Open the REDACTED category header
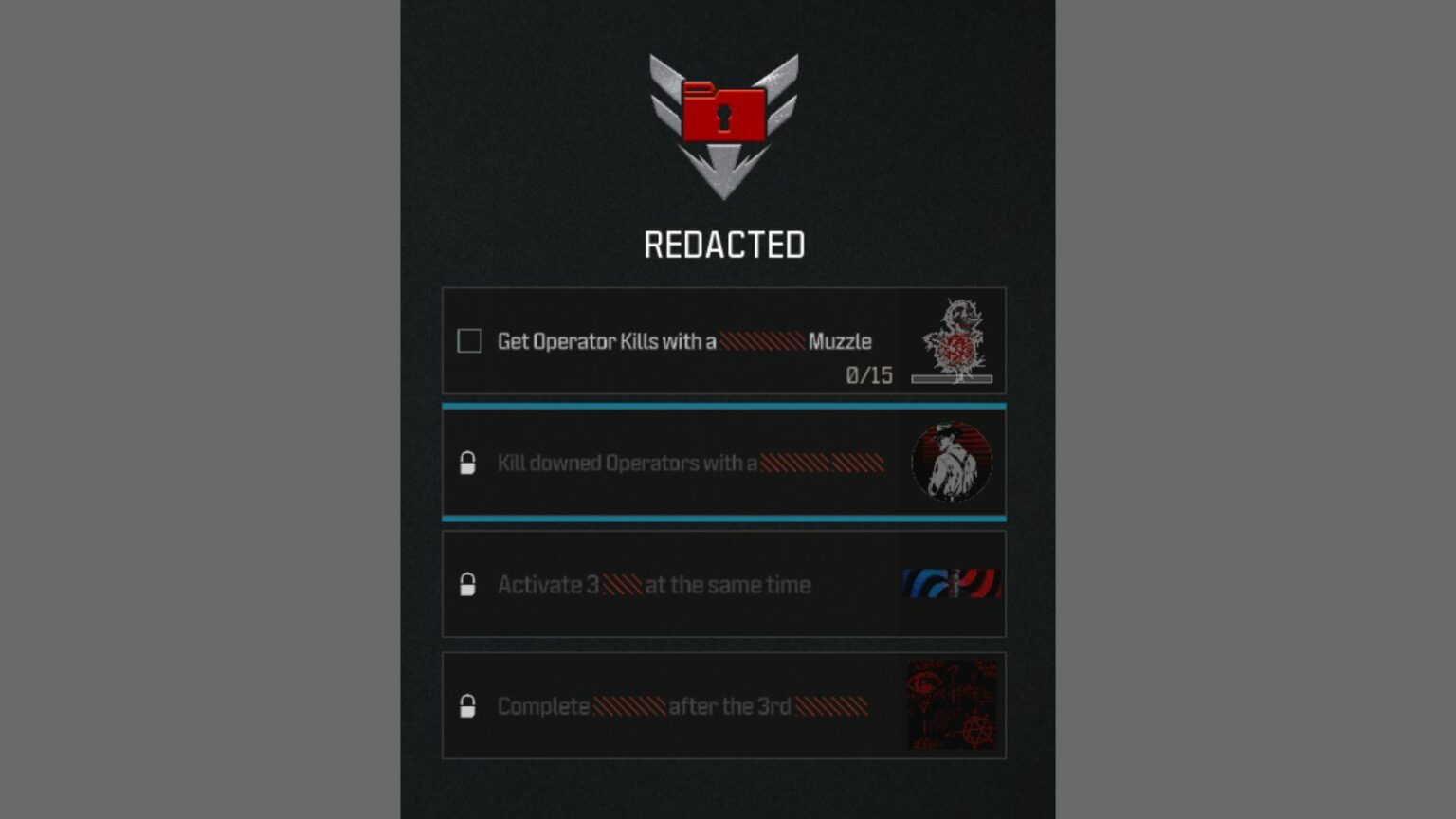The width and height of the screenshot is (1456, 819). pos(724,246)
